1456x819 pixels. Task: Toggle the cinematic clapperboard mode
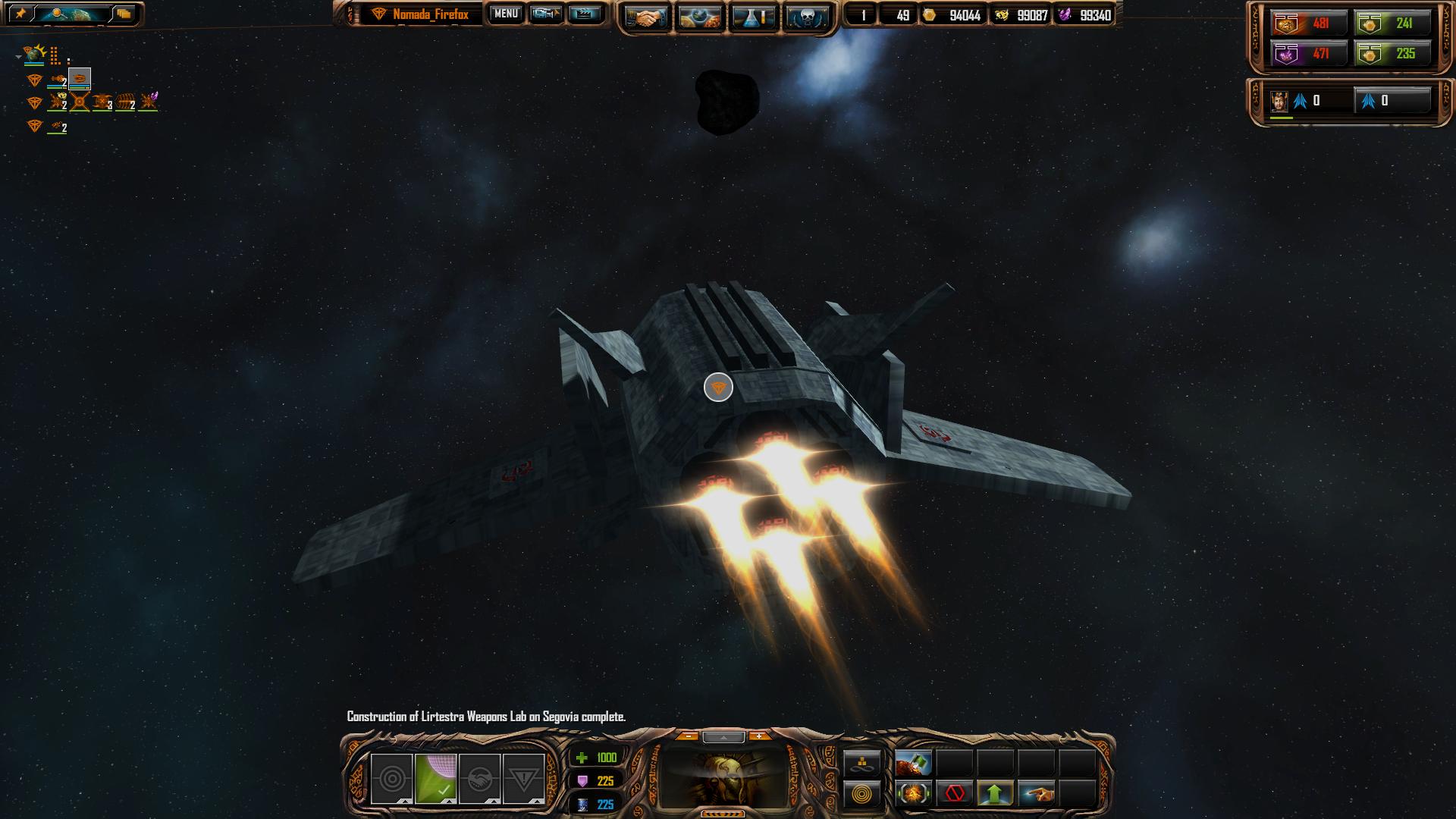(584, 14)
